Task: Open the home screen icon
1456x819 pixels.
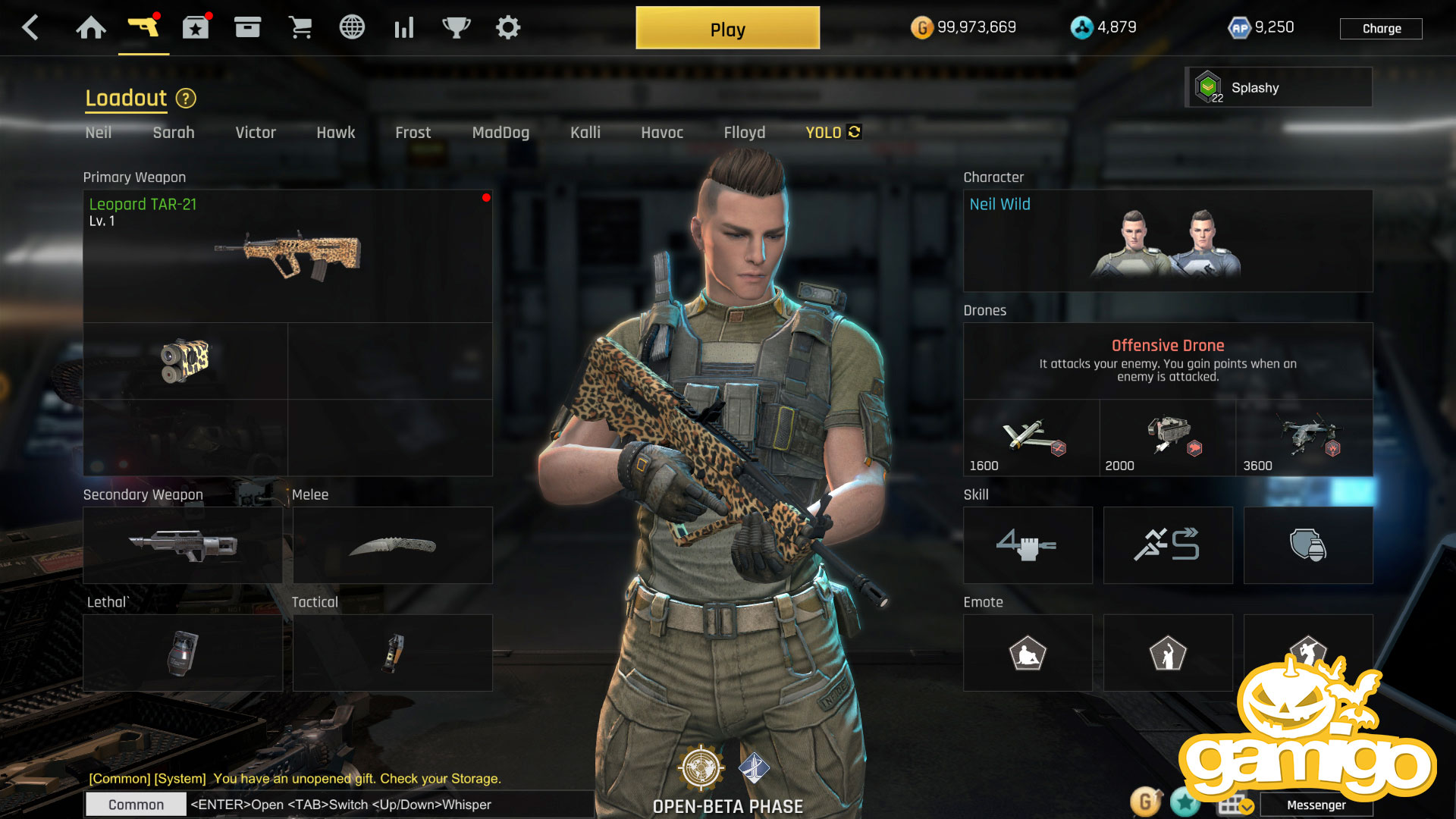Action: (x=91, y=28)
